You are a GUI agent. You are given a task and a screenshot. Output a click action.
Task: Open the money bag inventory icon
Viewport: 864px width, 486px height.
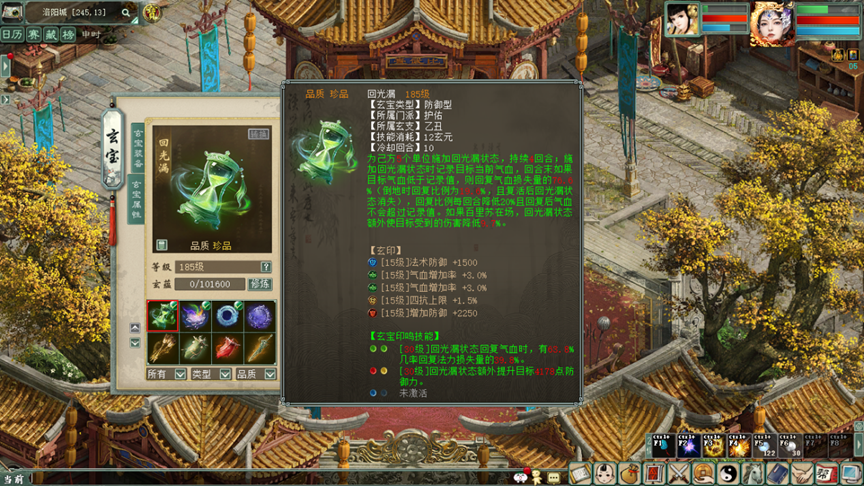(x=630, y=474)
